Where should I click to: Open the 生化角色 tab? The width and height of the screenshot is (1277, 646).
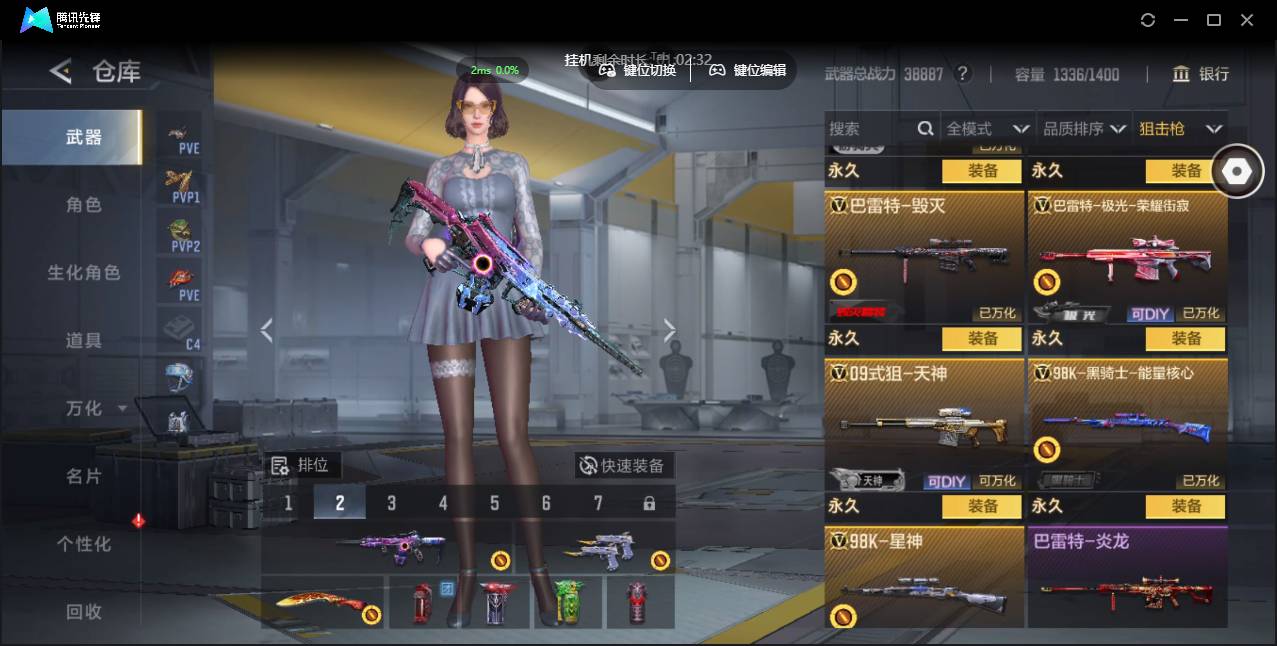(84, 273)
